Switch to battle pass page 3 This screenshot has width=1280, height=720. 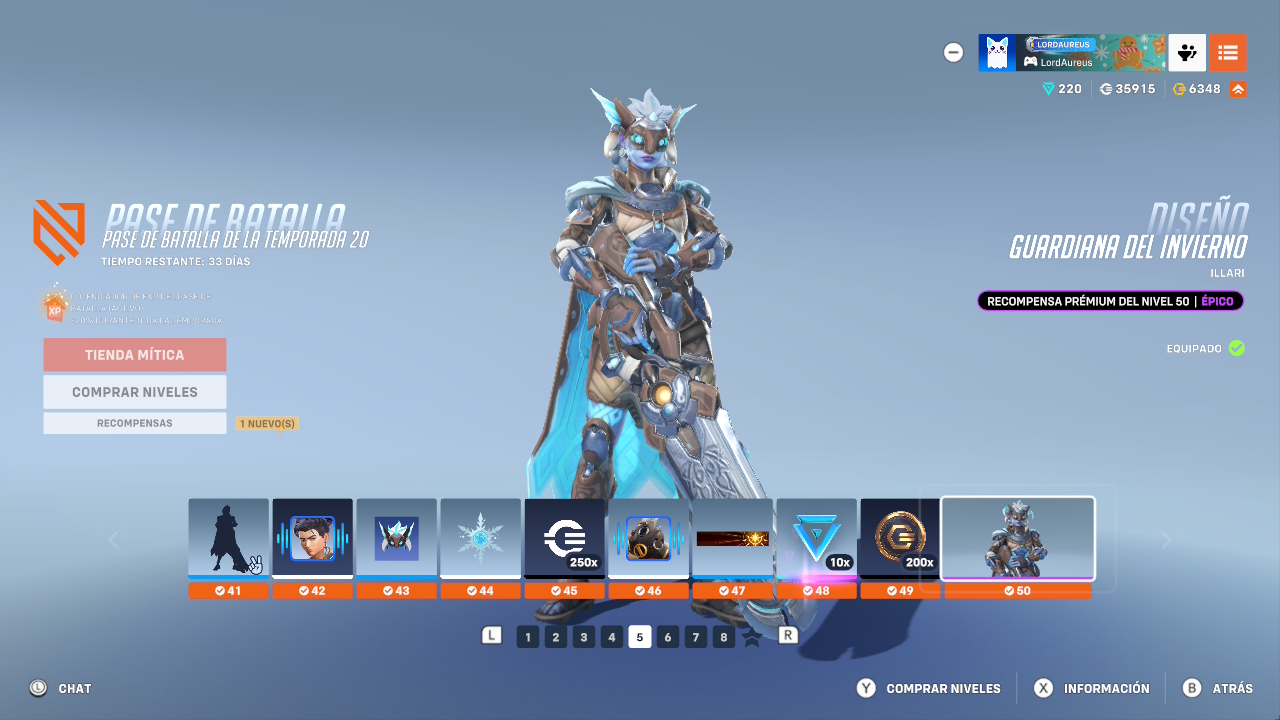coord(583,636)
